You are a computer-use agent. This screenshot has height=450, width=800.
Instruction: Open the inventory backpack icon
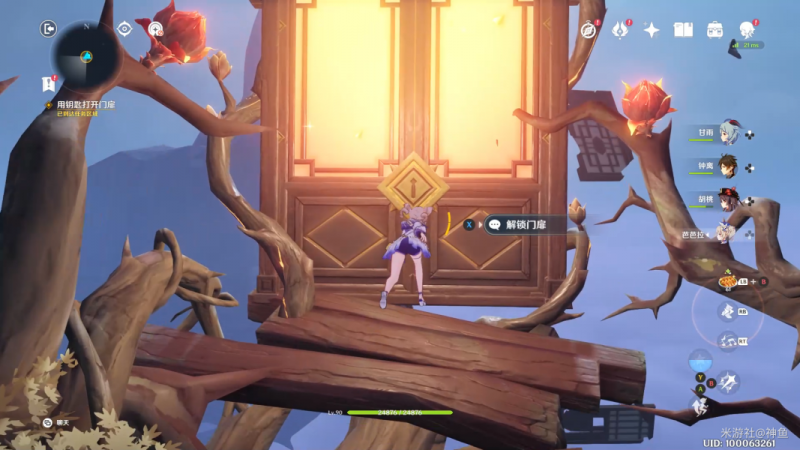[715, 30]
